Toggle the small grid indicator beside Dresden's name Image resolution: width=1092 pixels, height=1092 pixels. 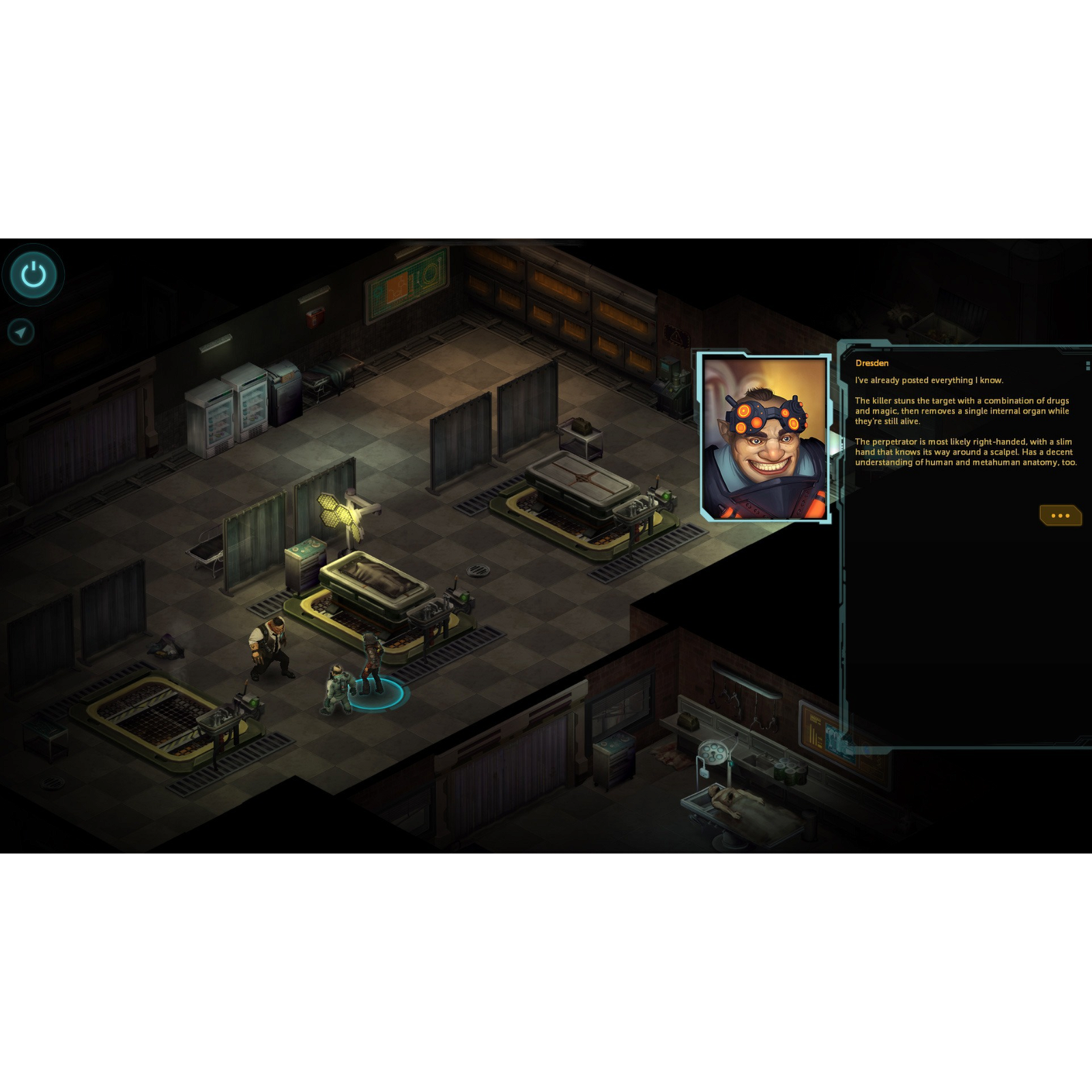[1084, 366]
